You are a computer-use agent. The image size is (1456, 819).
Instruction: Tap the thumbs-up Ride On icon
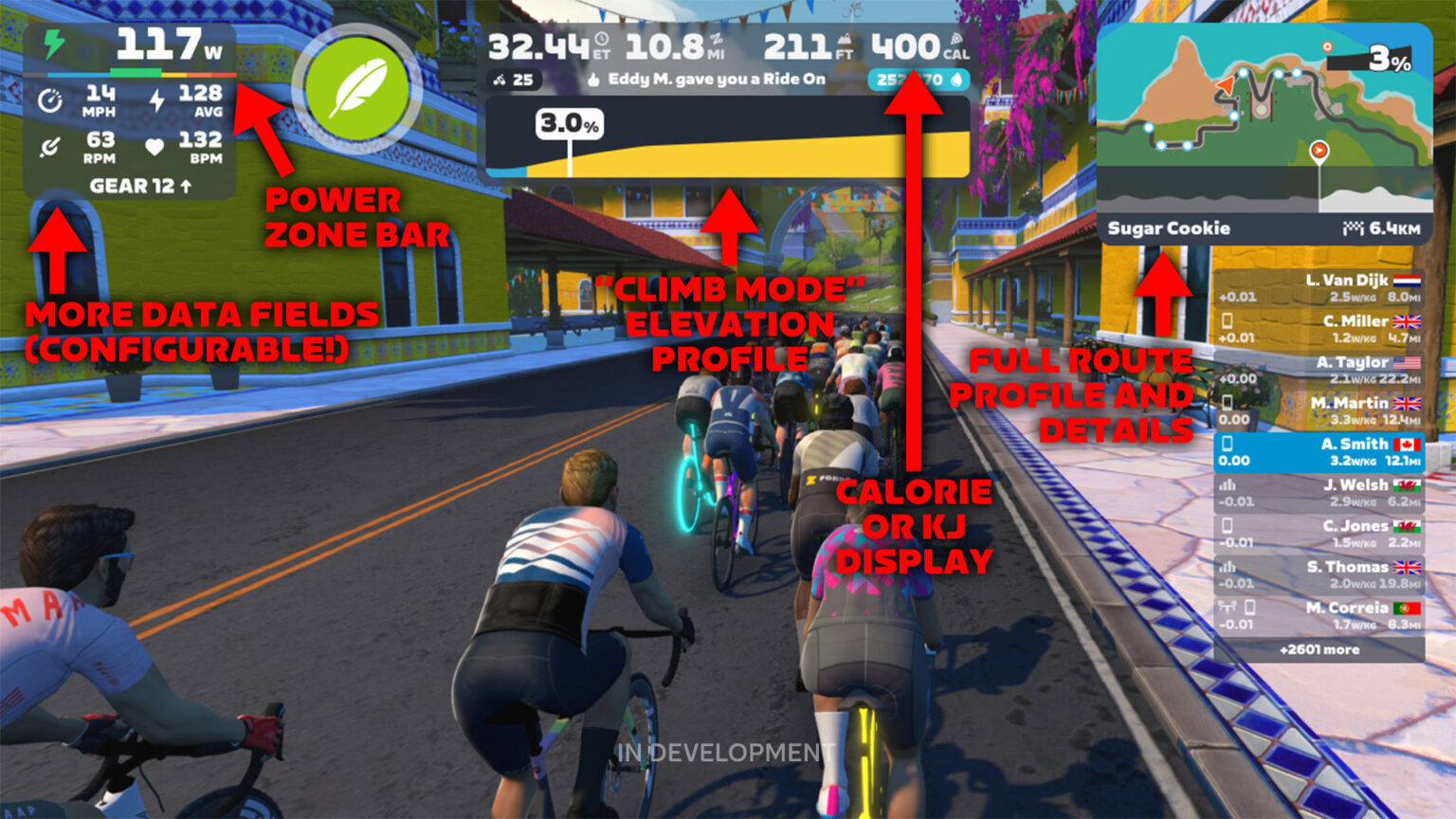(x=593, y=81)
